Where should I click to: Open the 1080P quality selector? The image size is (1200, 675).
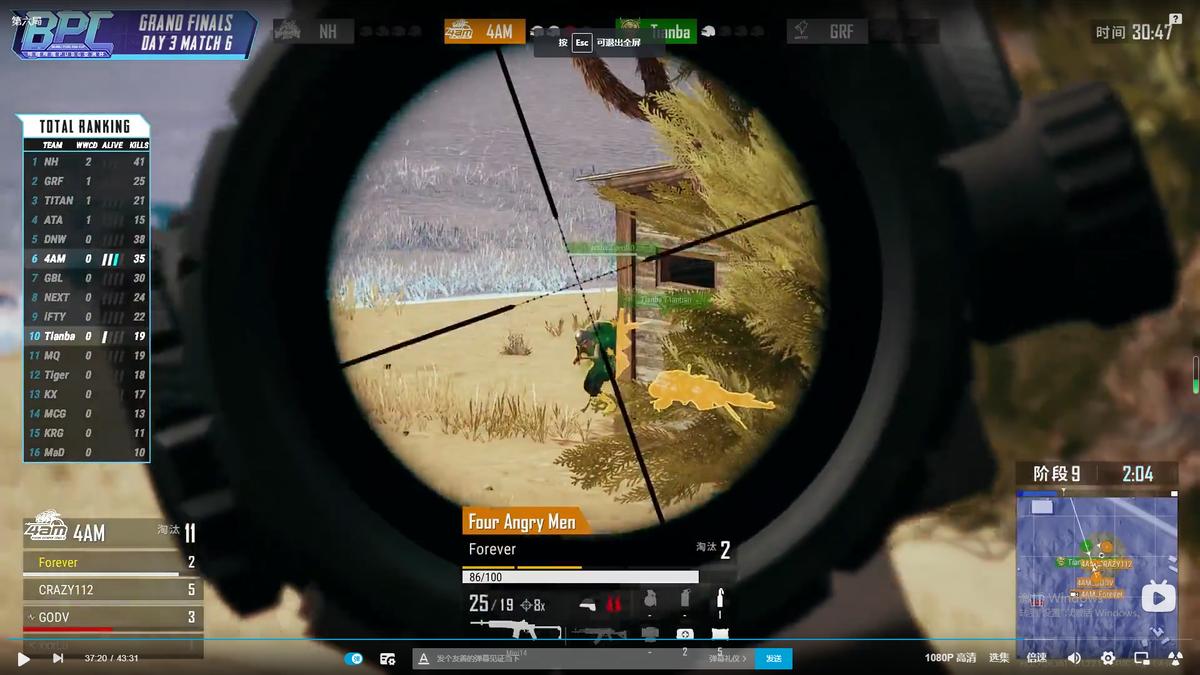[x=950, y=658]
